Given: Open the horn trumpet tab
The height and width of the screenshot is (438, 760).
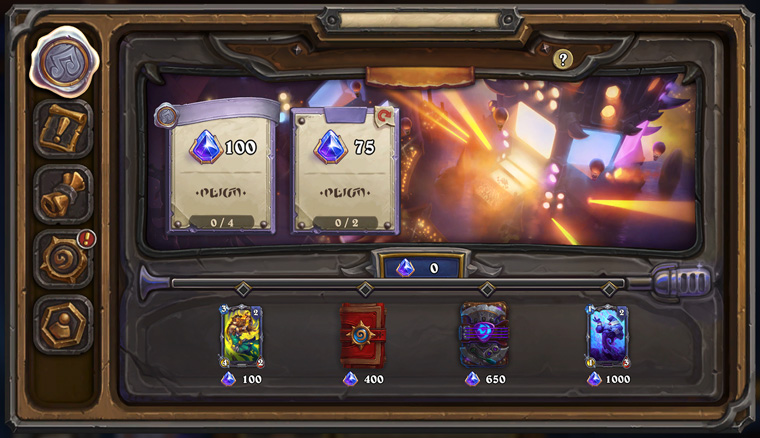Looking at the screenshot, I should (x=63, y=193).
